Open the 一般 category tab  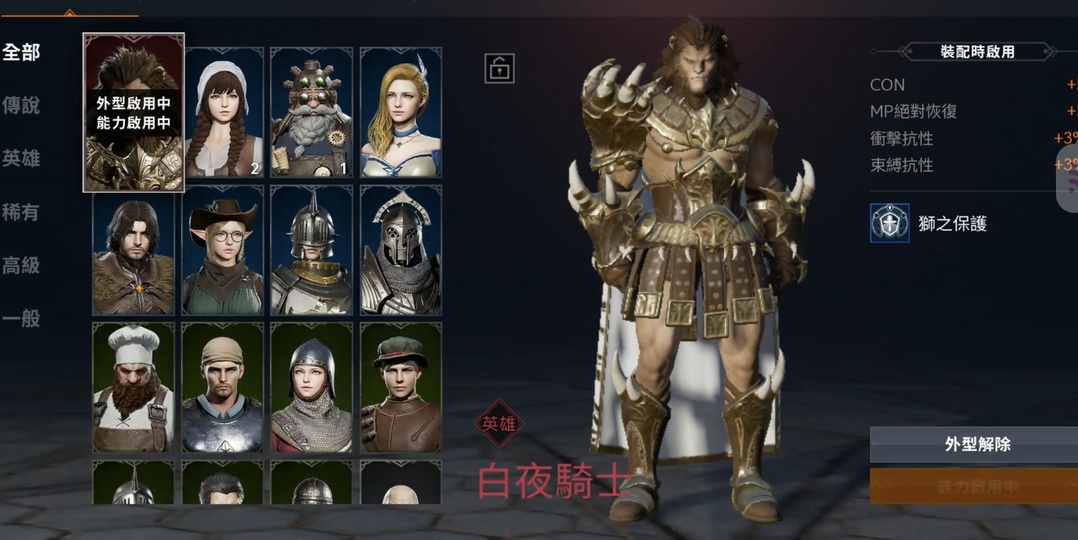[21, 319]
